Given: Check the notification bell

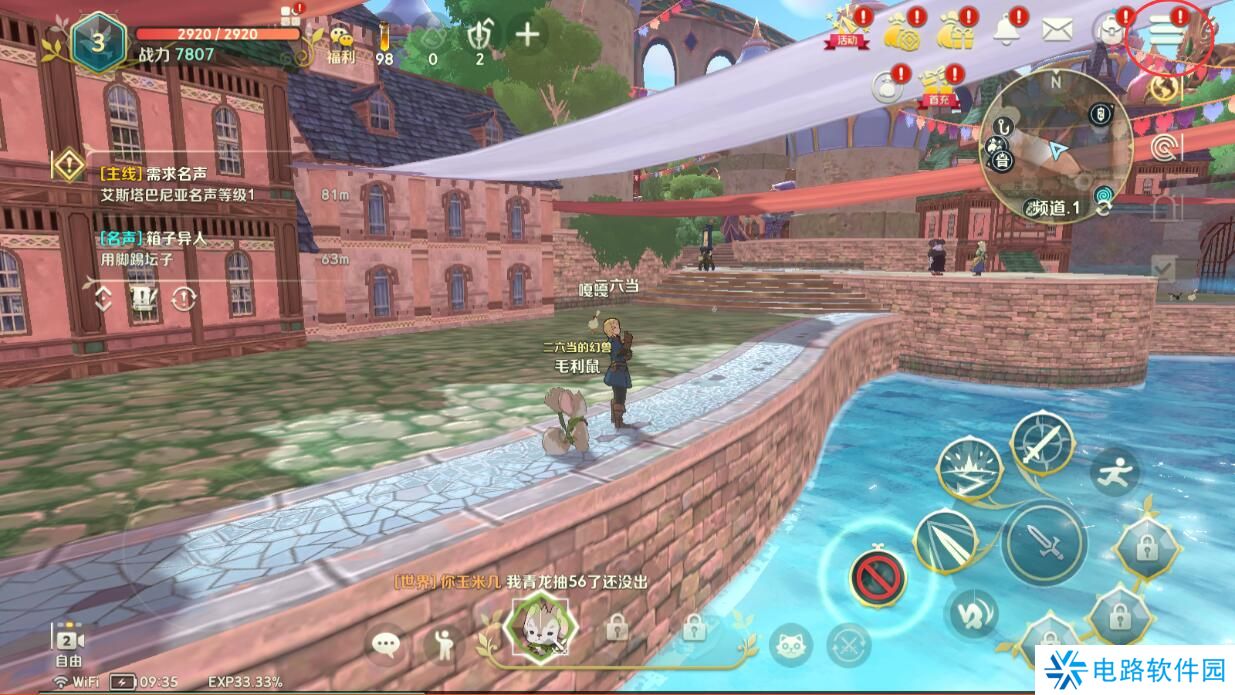Looking at the screenshot, I should (x=1005, y=30).
